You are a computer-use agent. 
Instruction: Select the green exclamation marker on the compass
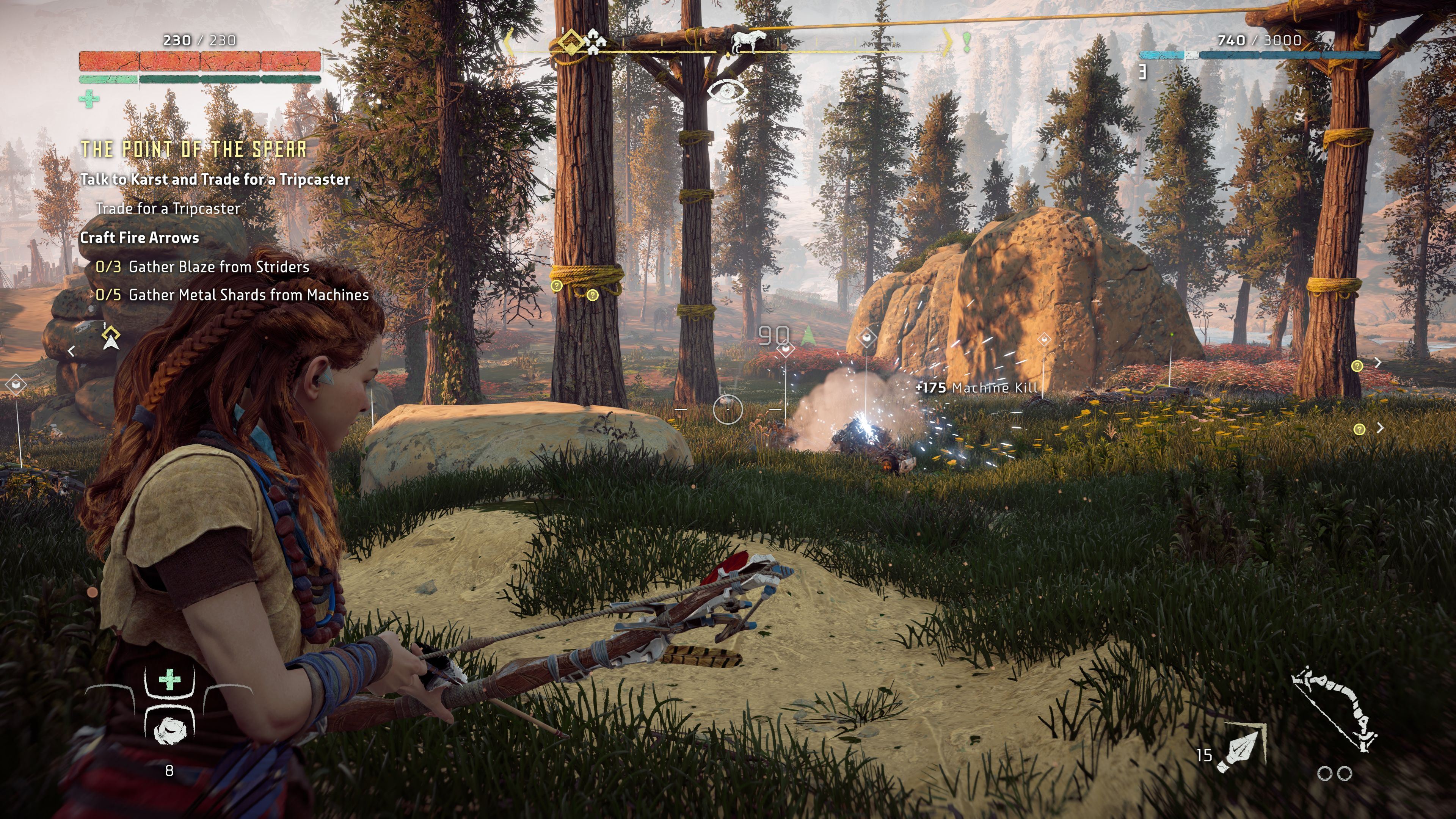[966, 41]
